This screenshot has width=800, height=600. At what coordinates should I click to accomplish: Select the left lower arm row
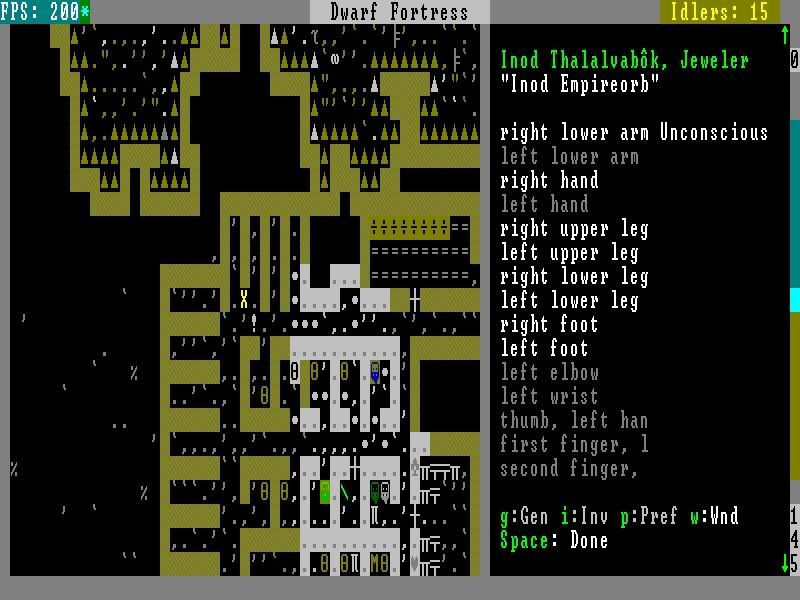coord(569,157)
